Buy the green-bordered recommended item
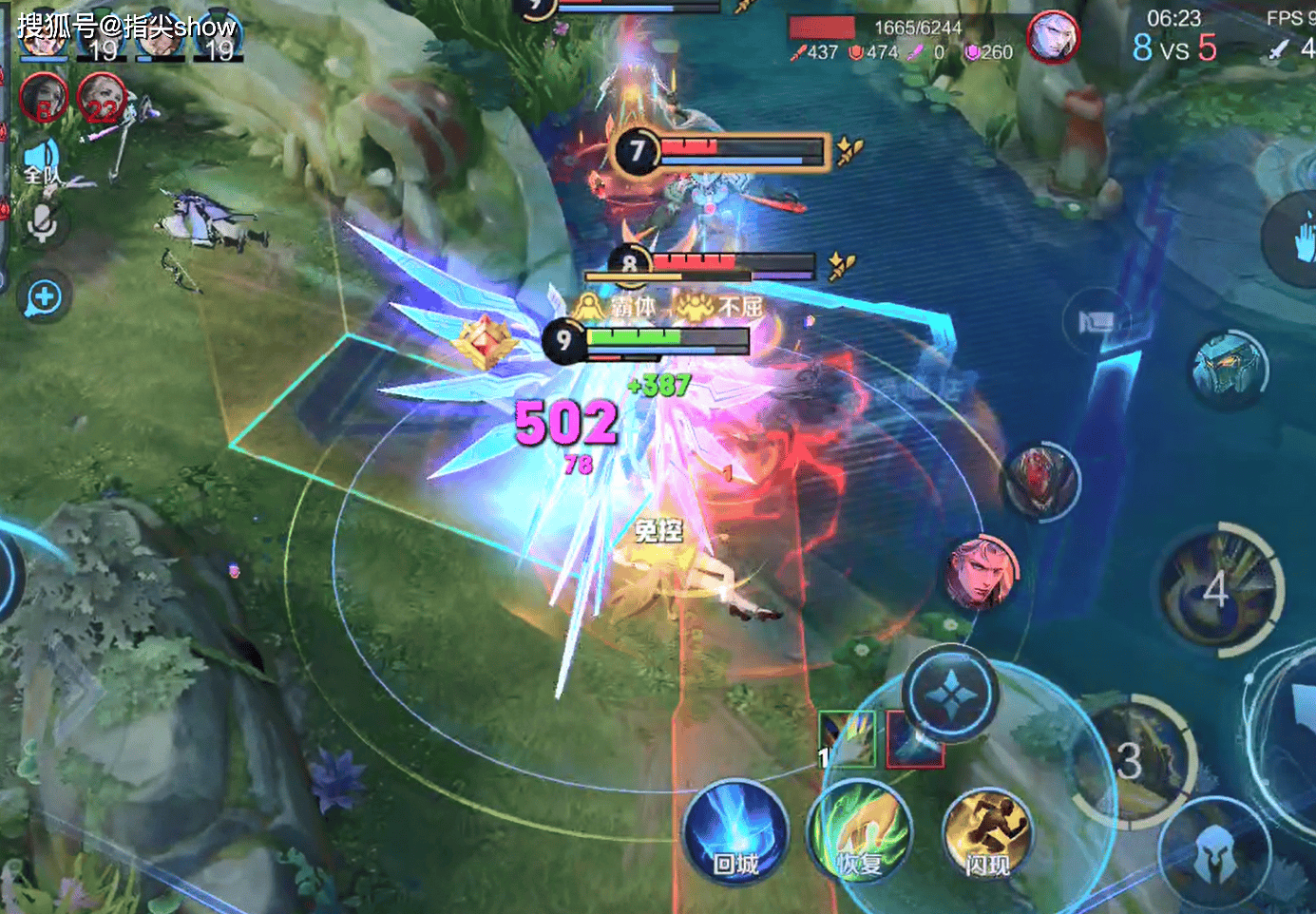The width and height of the screenshot is (1316, 914). click(847, 738)
